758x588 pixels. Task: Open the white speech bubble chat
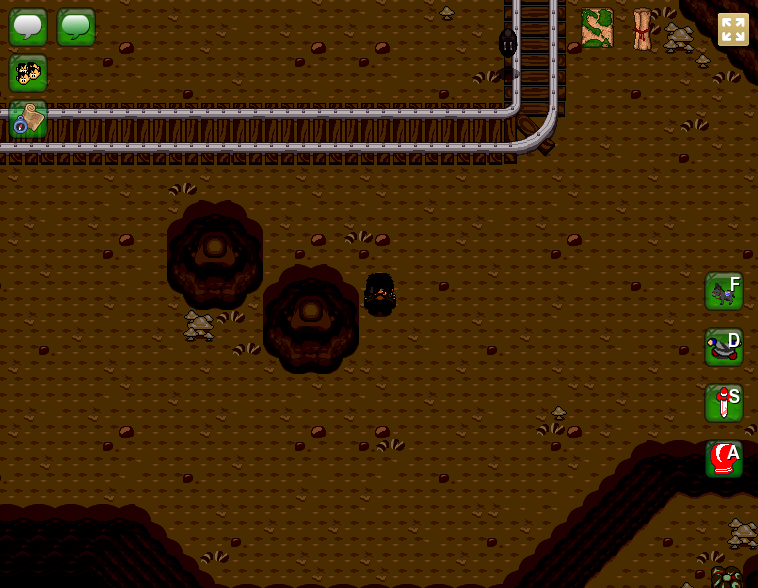click(28, 27)
